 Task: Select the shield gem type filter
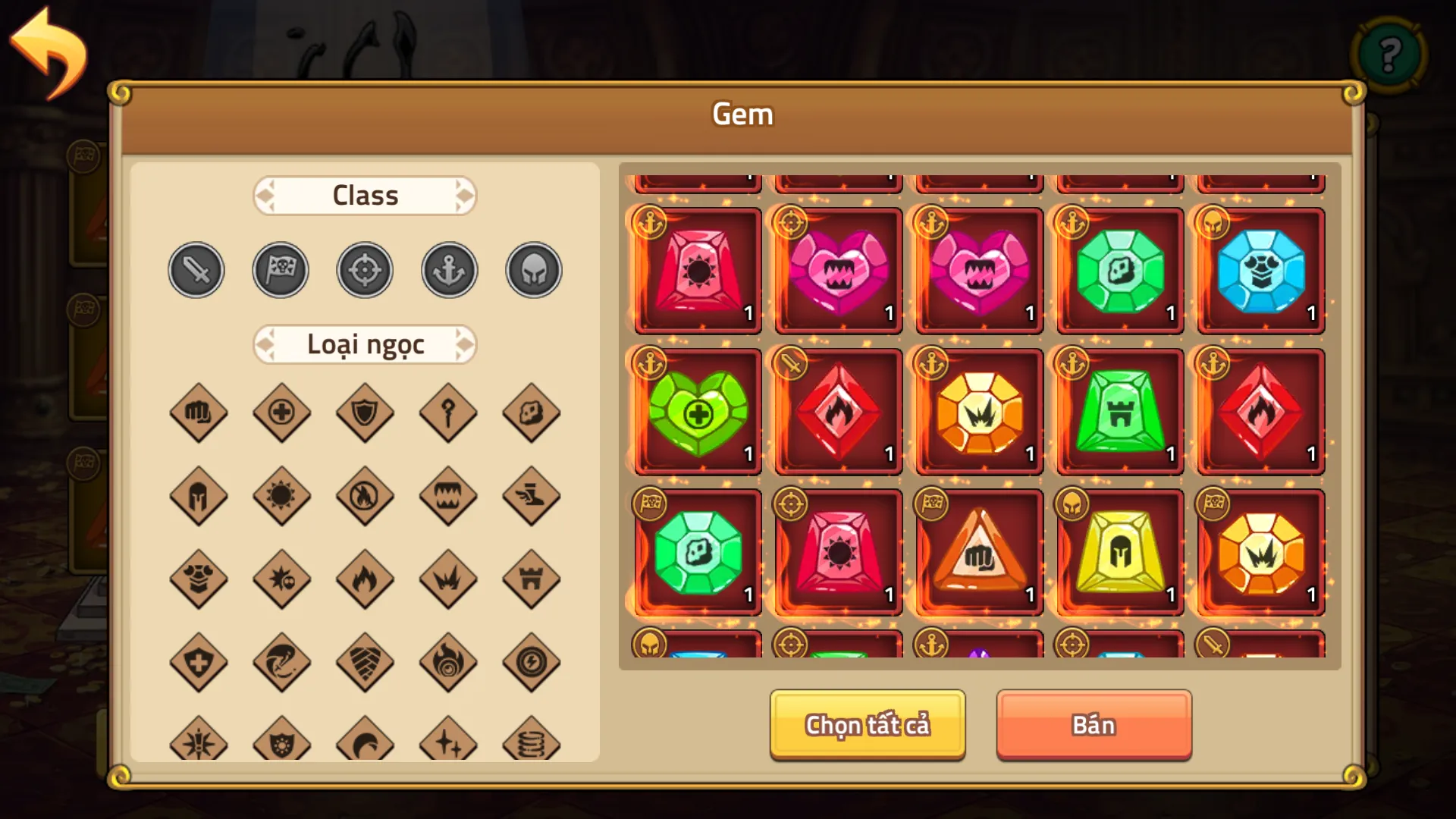click(x=365, y=413)
